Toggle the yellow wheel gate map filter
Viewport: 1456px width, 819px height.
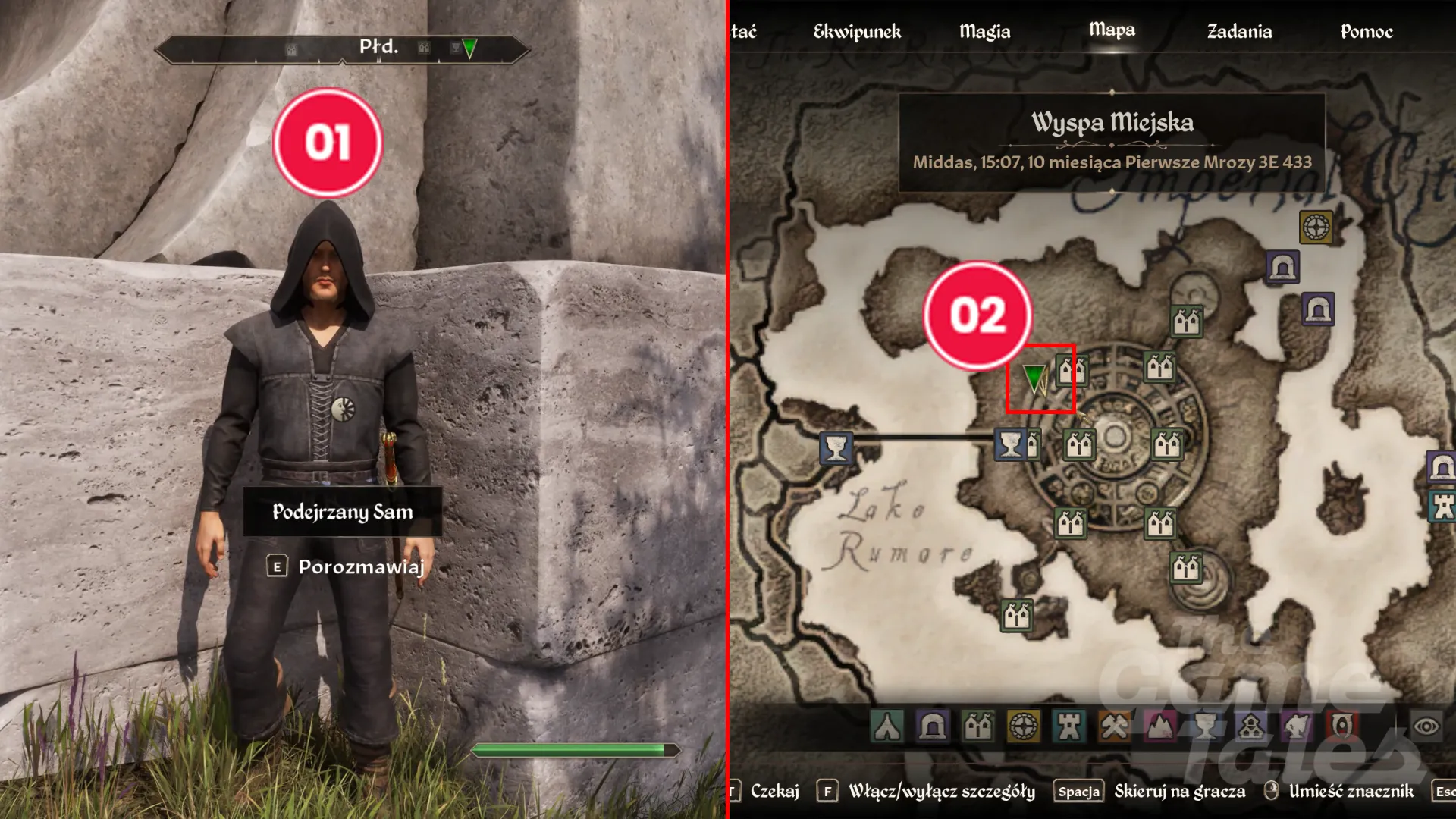[x=1023, y=726]
